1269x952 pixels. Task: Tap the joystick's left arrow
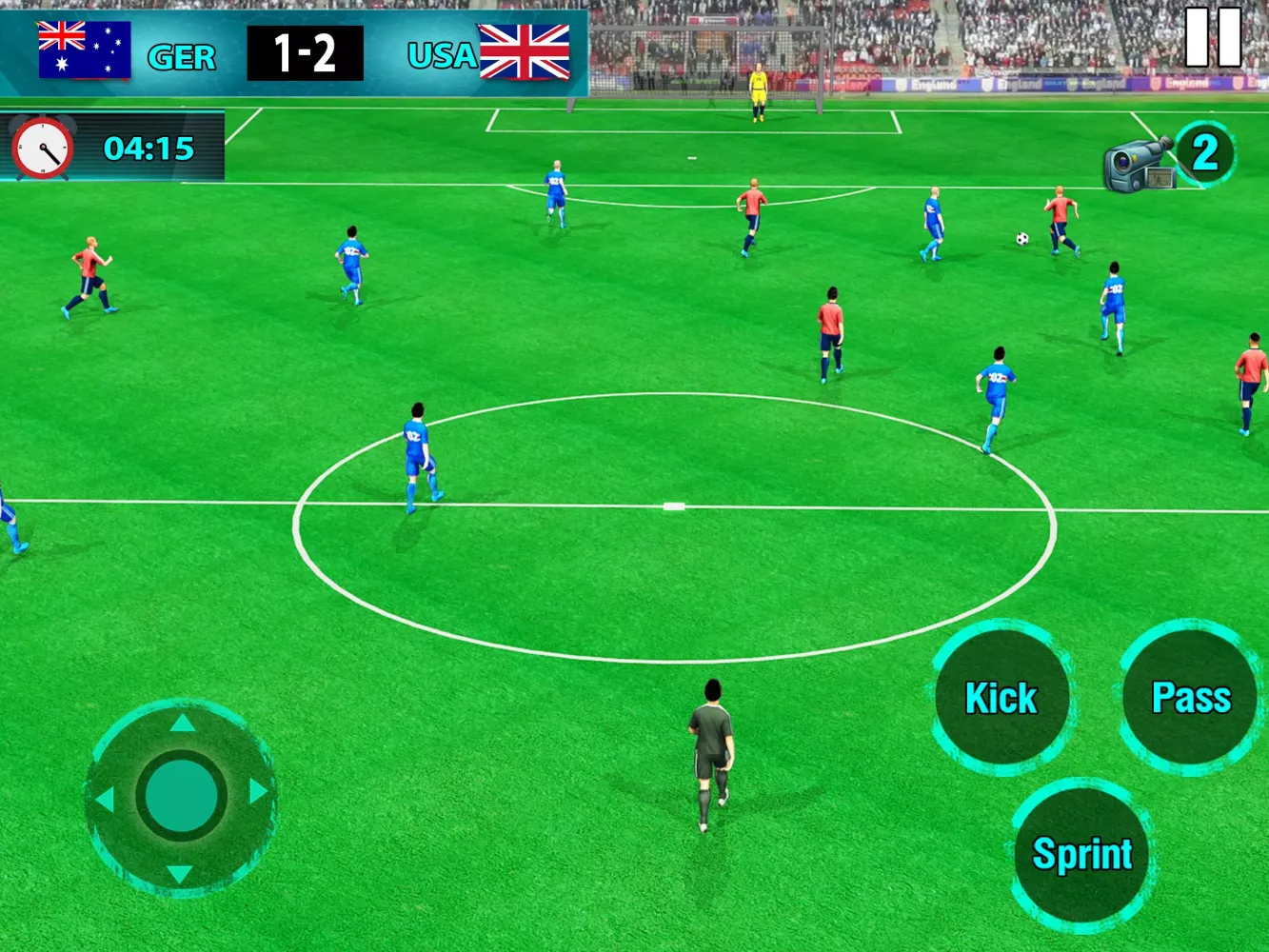(104, 798)
